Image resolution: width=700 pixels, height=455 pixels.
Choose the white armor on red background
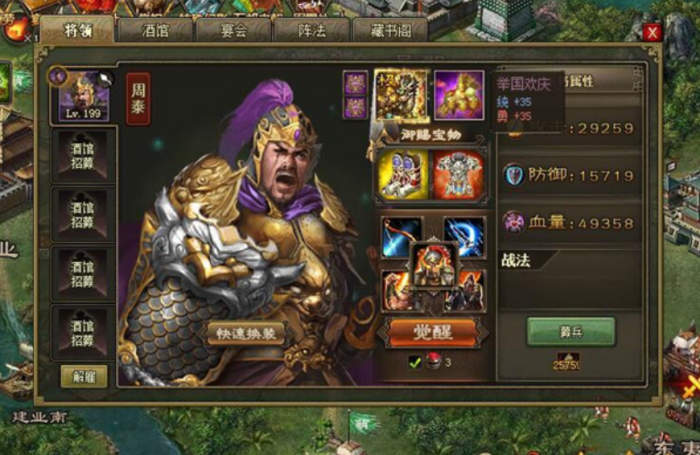click(x=459, y=174)
